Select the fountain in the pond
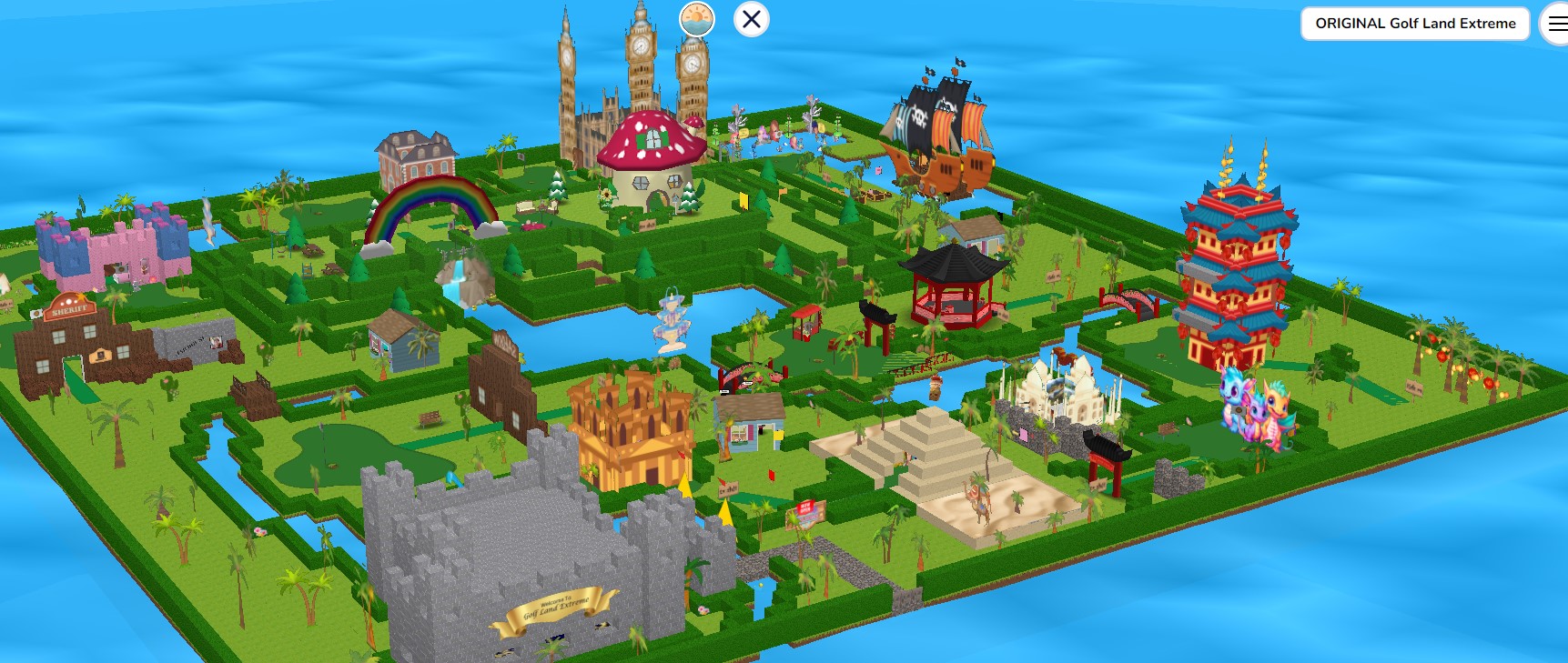The height and width of the screenshot is (663, 1568). click(672, 323)
